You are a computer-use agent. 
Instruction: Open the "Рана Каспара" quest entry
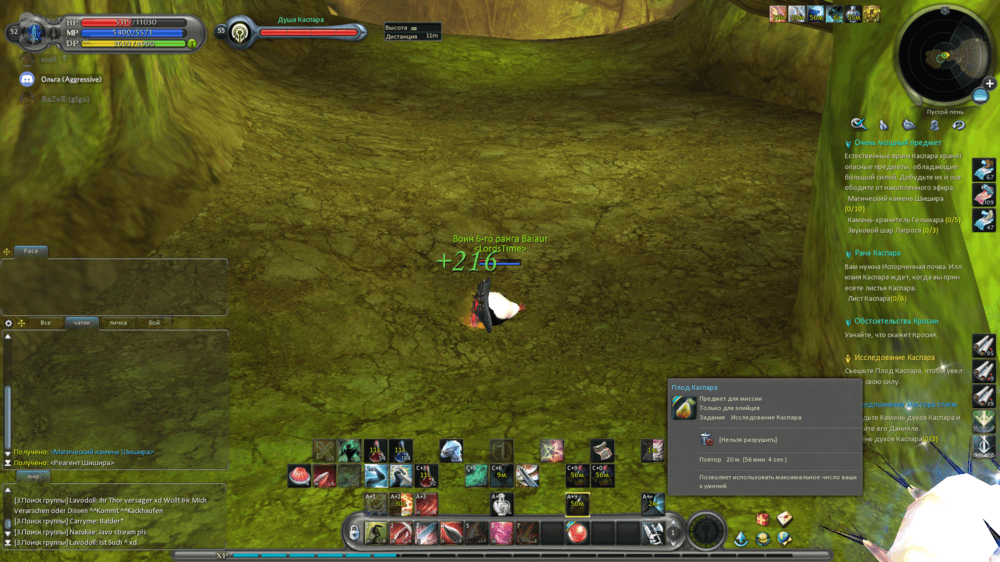point(877,253)
